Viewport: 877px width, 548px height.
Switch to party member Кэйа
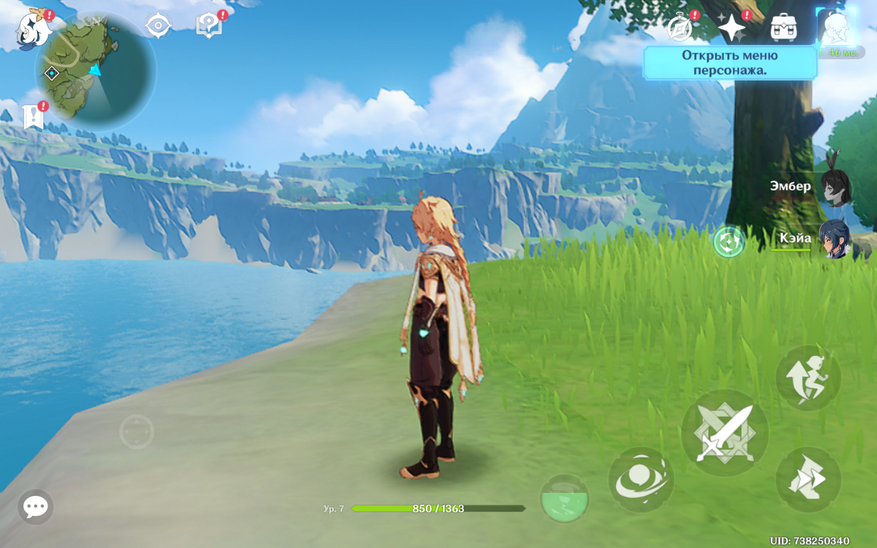coord(834,239)
